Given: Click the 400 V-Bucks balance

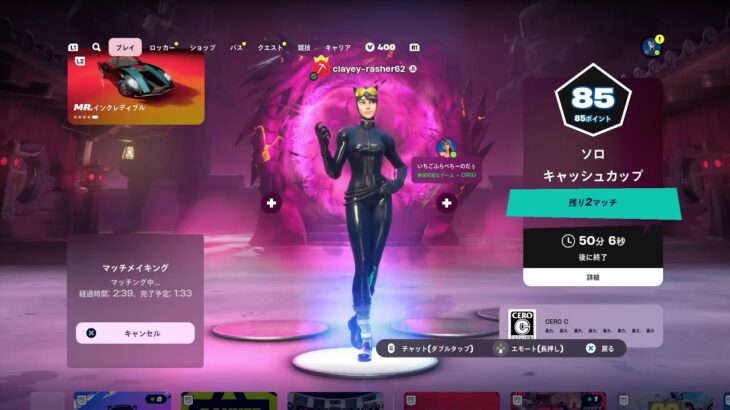Looking at the screenshot, I should (380, 47).
